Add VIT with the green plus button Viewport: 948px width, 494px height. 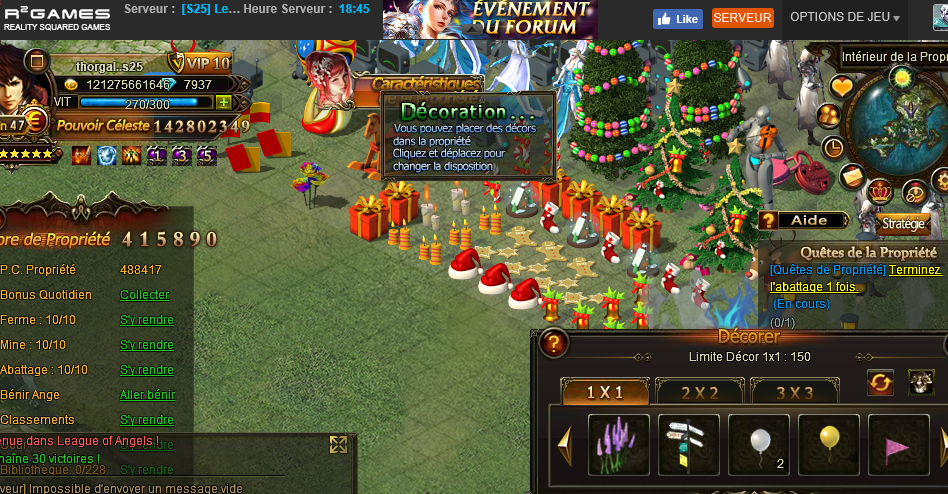pos(223,103)
